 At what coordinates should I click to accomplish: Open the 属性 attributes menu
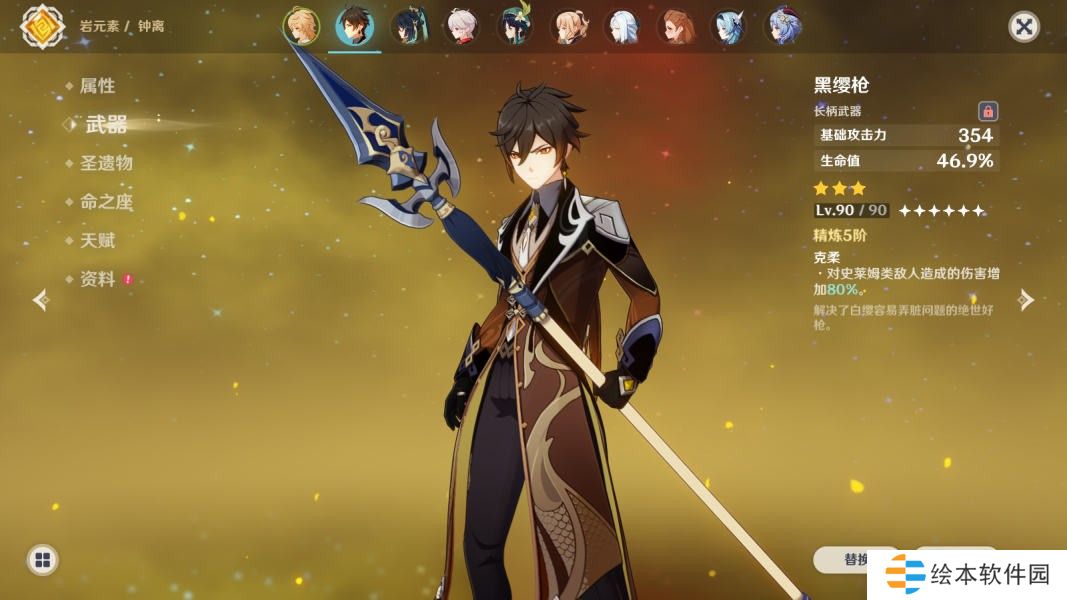97,86
